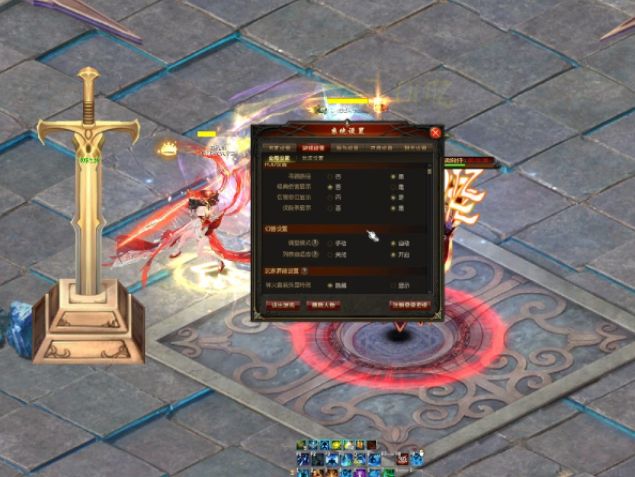Screen dimensions: 635x477
Task: Restore defaults using the bottom-right dialog button
Action: [x=409, y=305]
